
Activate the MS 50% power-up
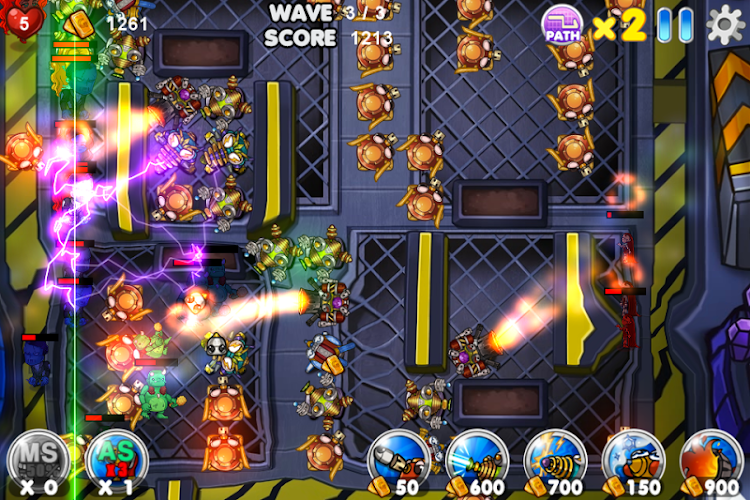pos(37,458)
